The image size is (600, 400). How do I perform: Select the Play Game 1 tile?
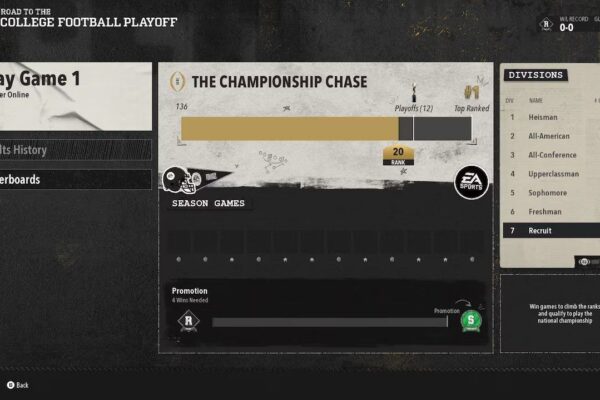pos(75,96)
